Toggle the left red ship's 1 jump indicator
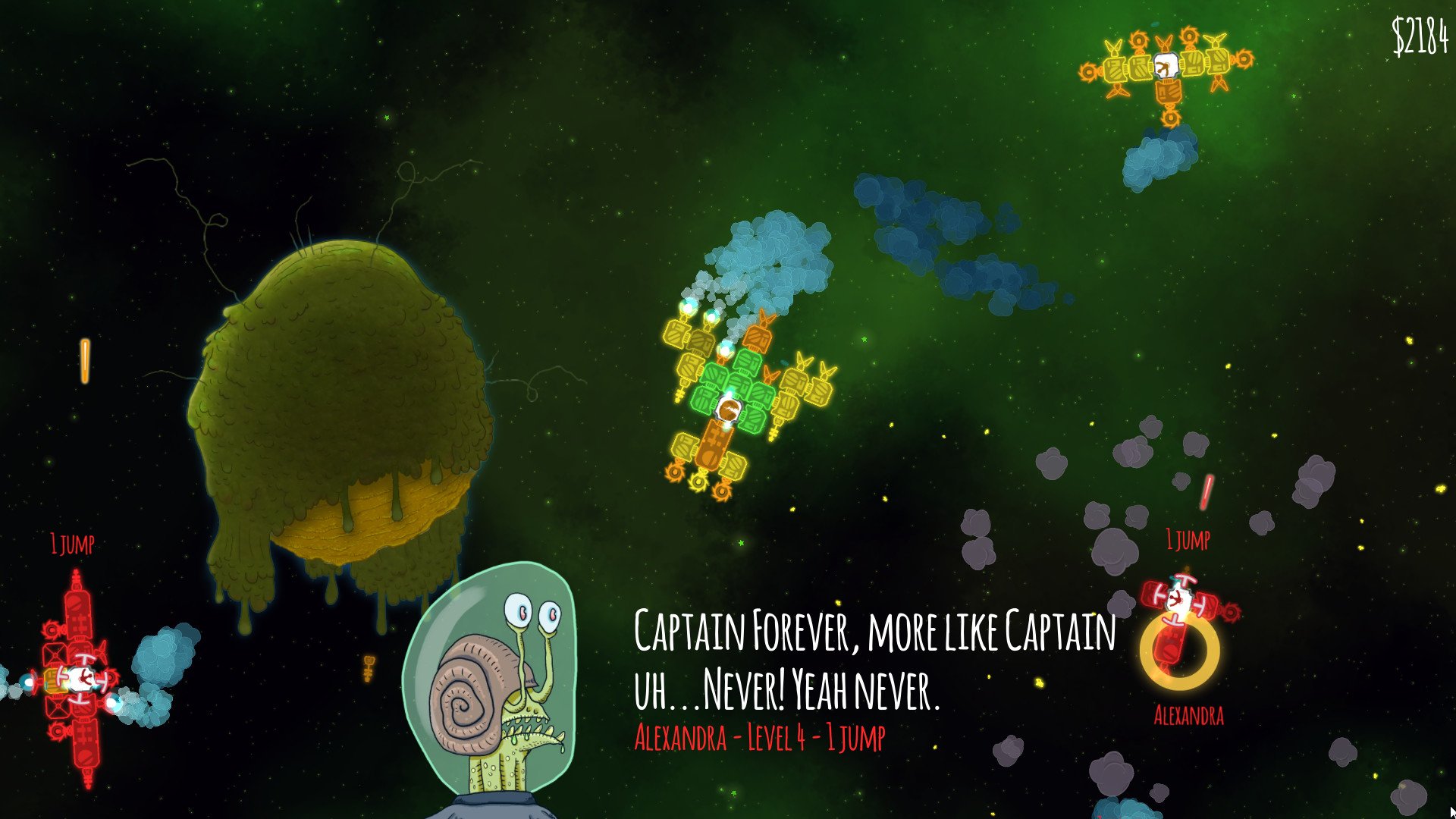1456x819 pixels. 72,542
